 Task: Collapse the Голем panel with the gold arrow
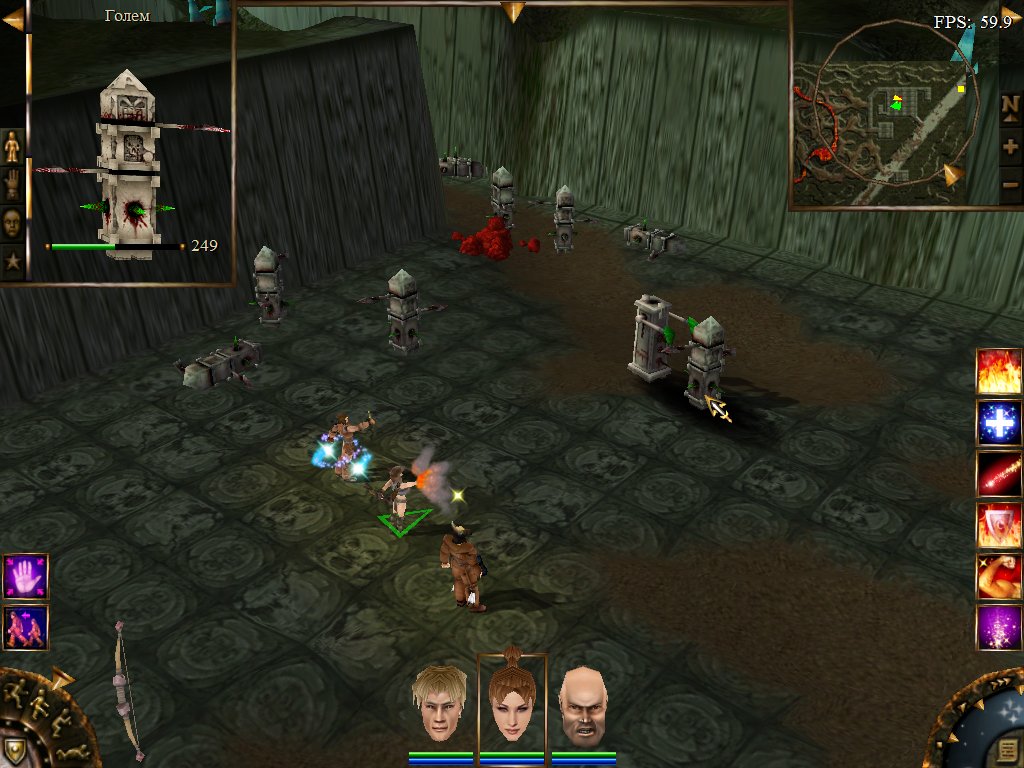[14, 20]
